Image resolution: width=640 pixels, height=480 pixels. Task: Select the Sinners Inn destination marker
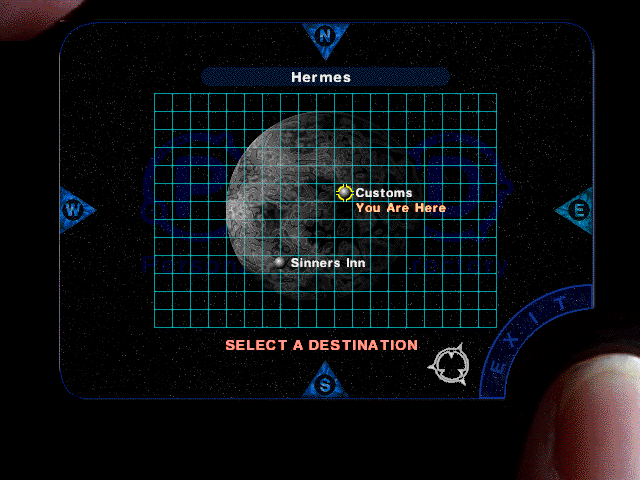click(x=280, y=262)
